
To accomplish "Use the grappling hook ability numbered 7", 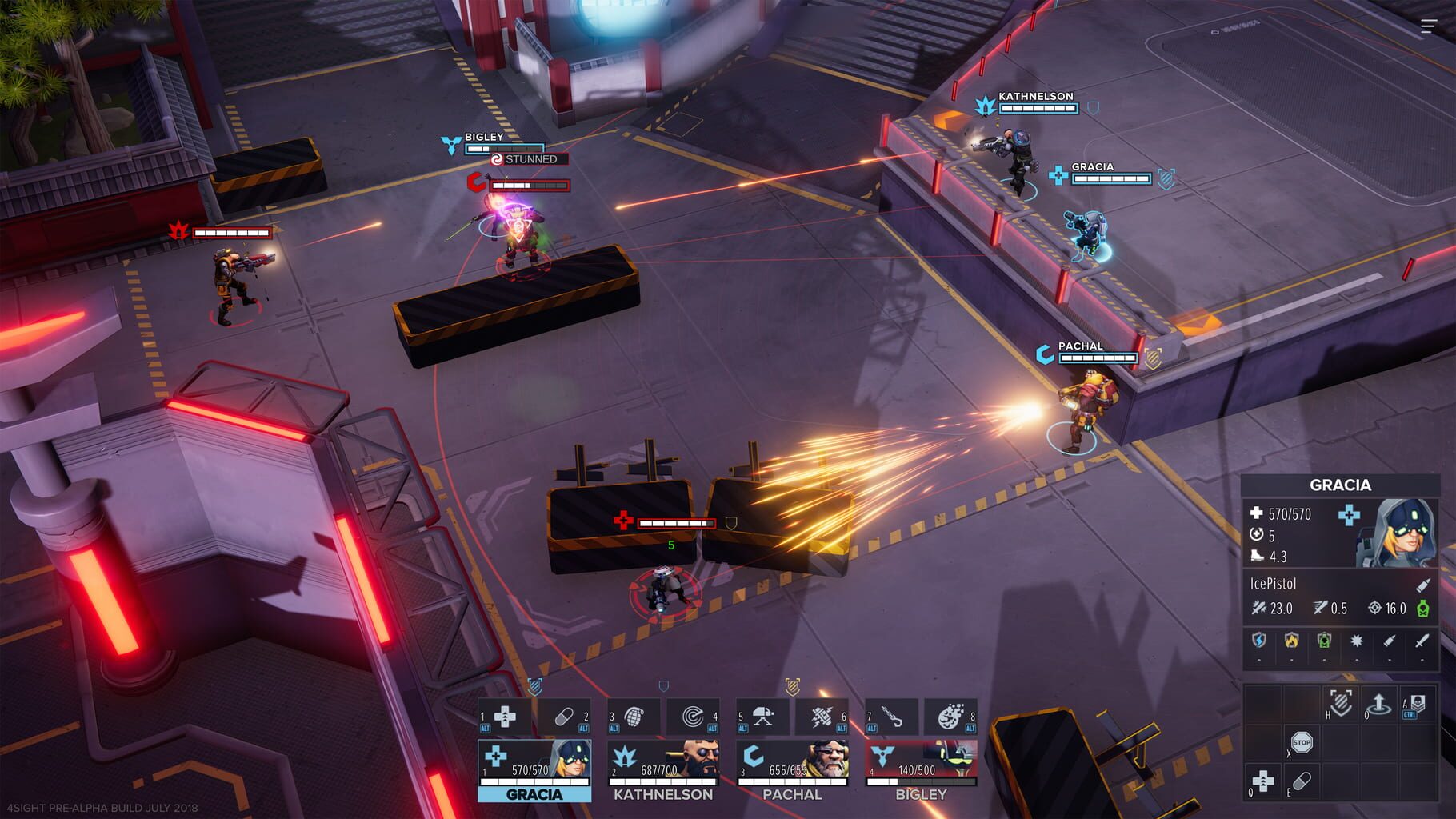I will click(892, 716).
